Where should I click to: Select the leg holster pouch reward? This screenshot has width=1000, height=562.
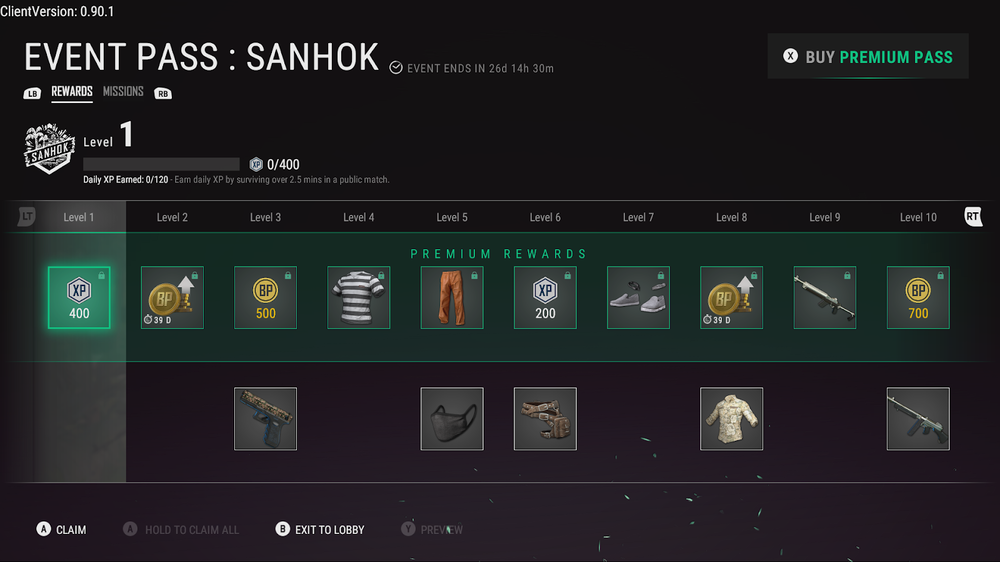pos(545,419)
